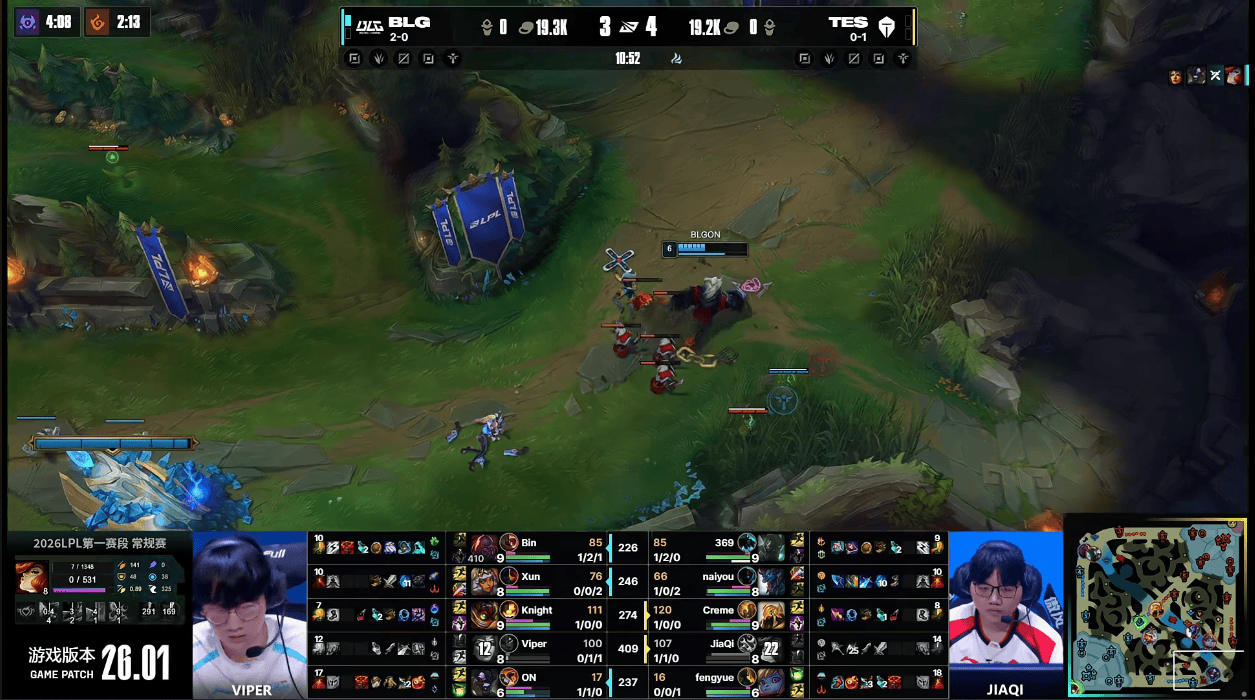Image resolution: width=1255 pixels, height=700 pixels.
Task: Open the minimap
Action: [x=1158, y=606]
